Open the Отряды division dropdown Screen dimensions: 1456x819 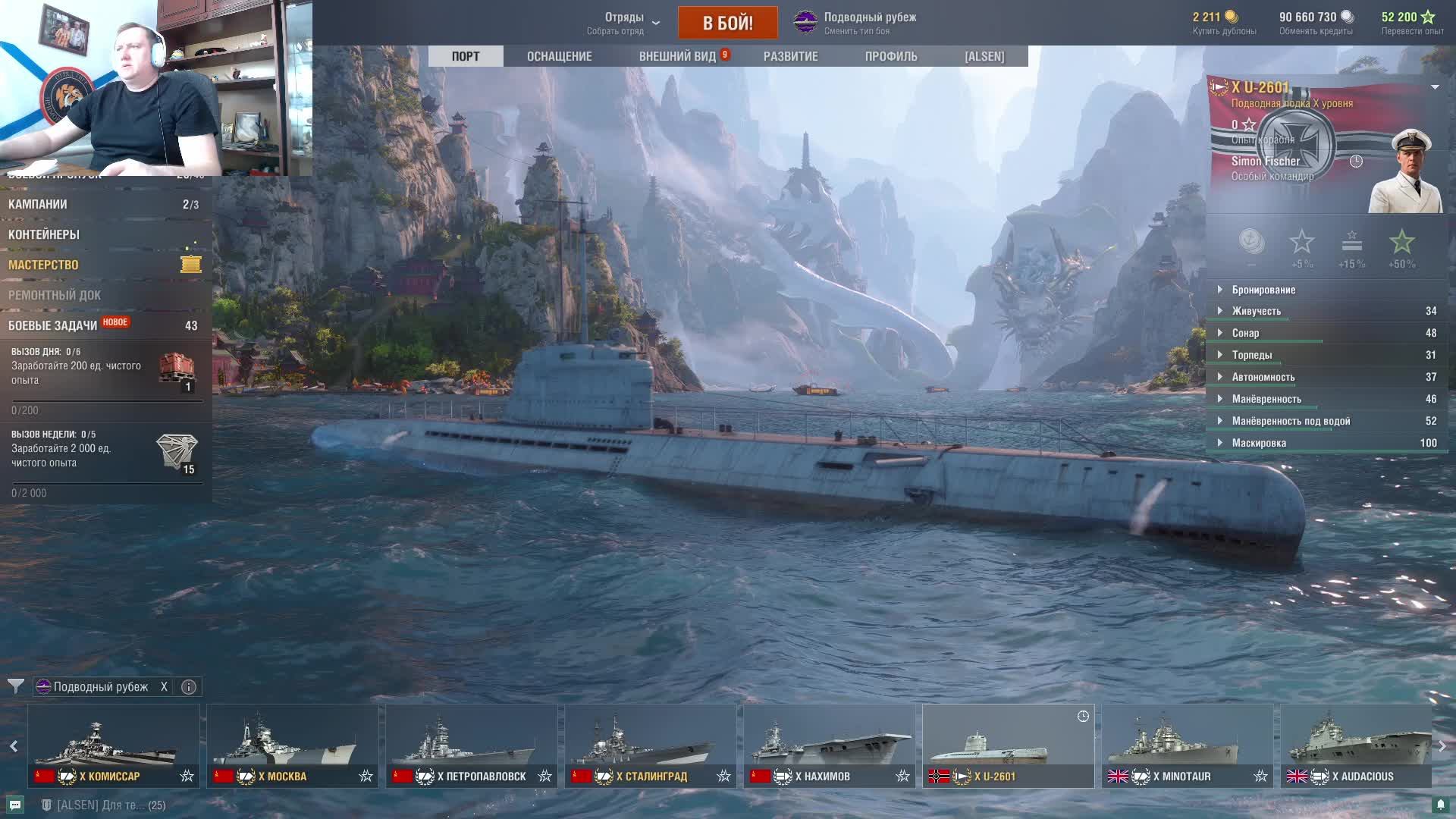[x=624, y=23]
